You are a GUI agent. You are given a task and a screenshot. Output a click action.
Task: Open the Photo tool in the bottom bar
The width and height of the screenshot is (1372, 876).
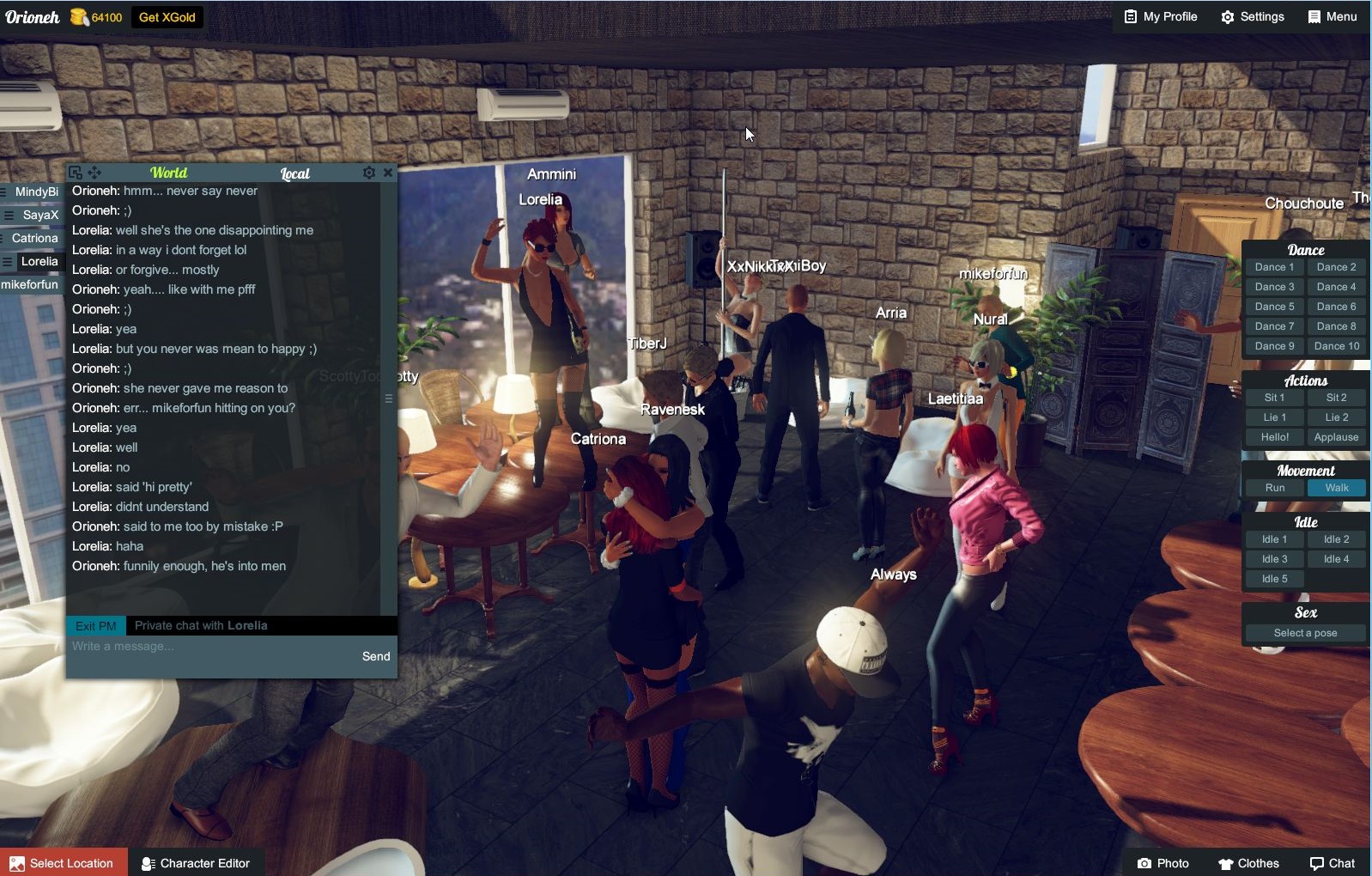click(1163, 863)
